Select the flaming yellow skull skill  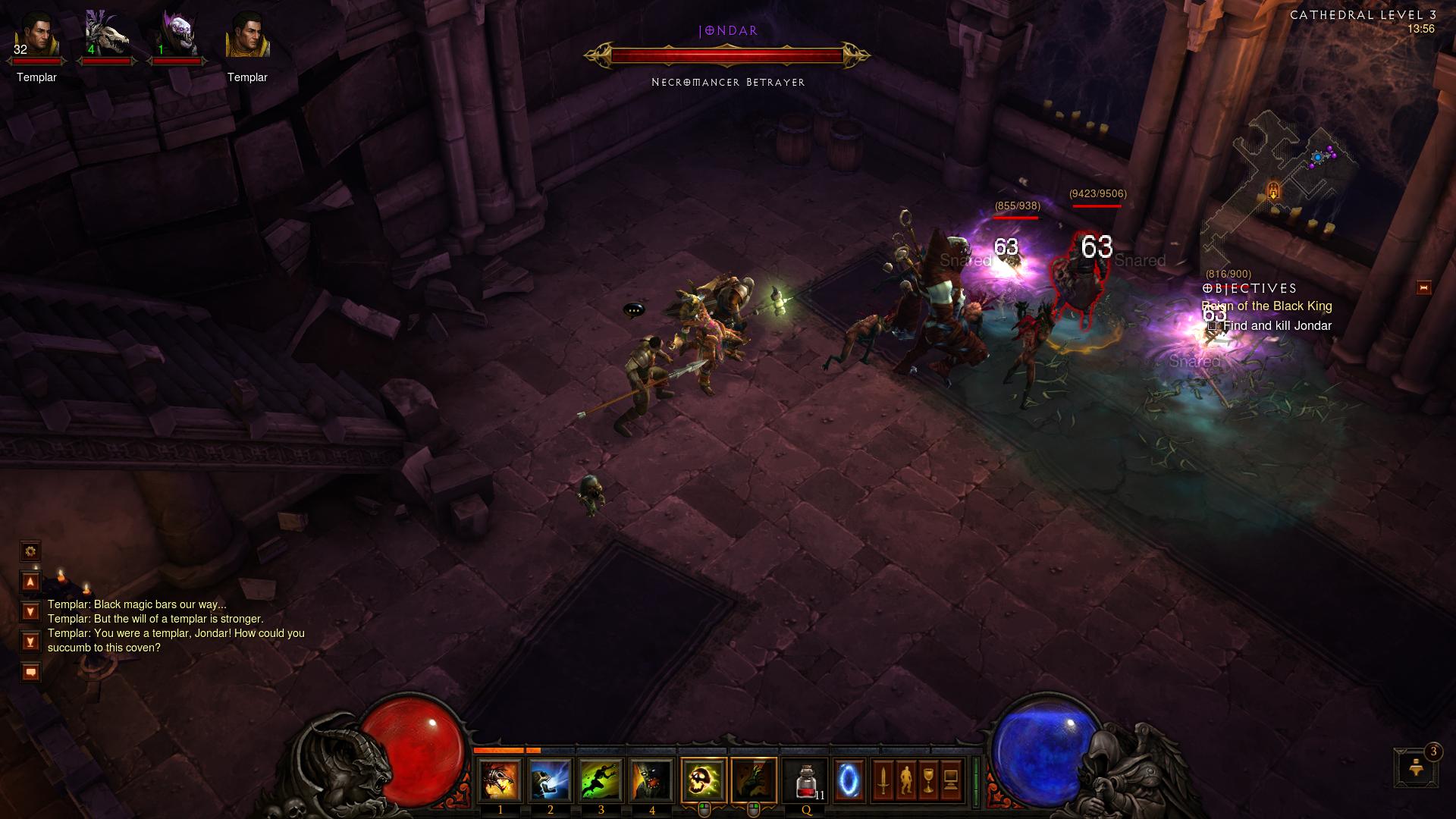[x=704, y=780]
